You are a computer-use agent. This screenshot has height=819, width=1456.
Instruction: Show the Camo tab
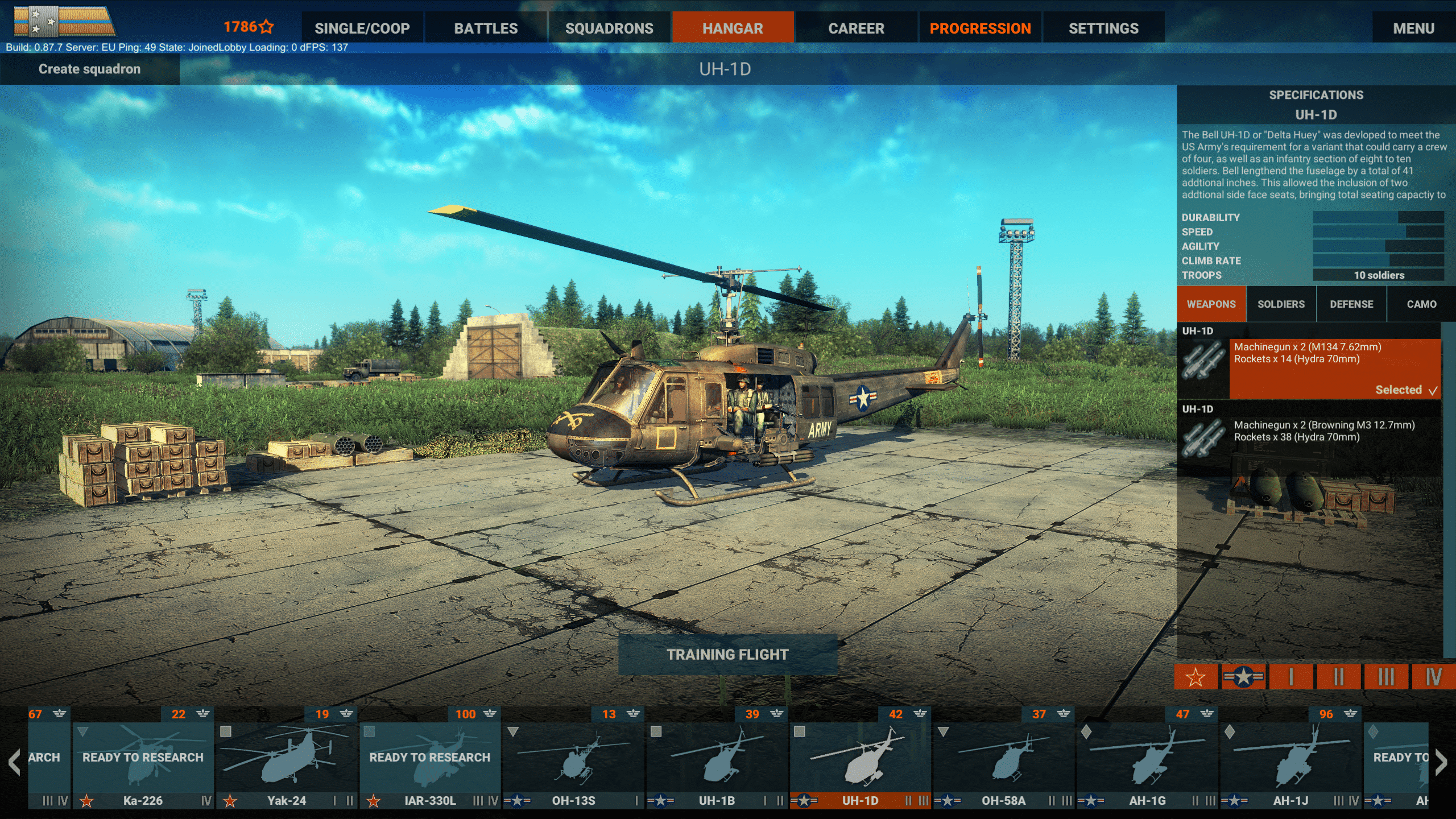pyautogui.click(x=1421, y=304)
